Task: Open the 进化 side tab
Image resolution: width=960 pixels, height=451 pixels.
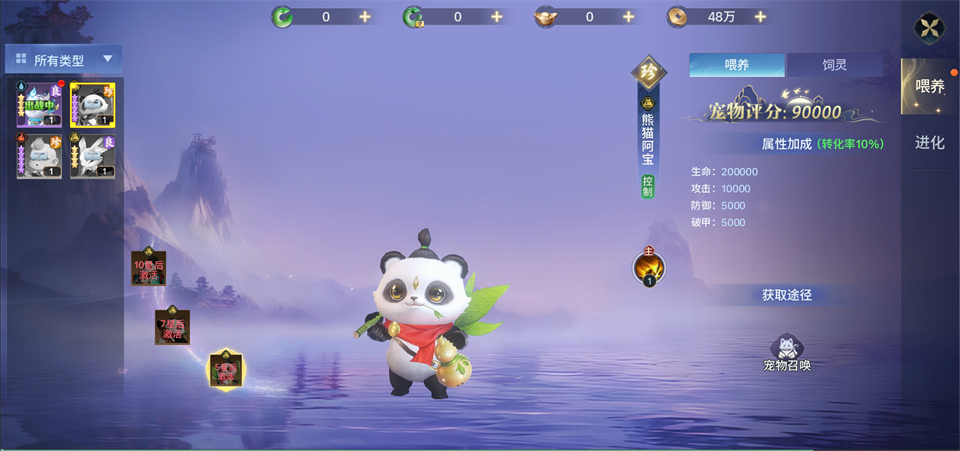Action: point(930,142)
